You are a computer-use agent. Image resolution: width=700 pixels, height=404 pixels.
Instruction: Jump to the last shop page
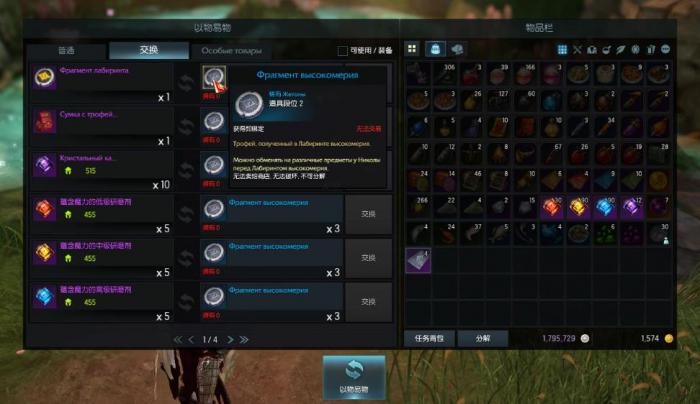click(243, 340)
